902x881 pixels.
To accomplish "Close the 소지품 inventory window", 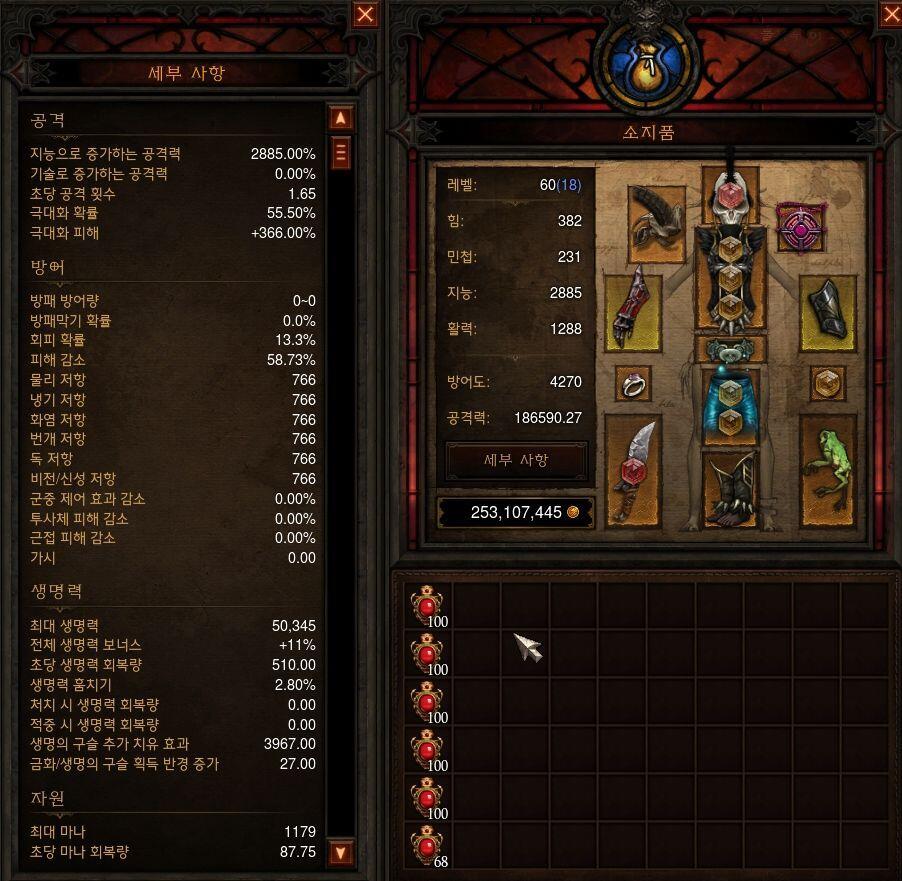I will 890,14.
